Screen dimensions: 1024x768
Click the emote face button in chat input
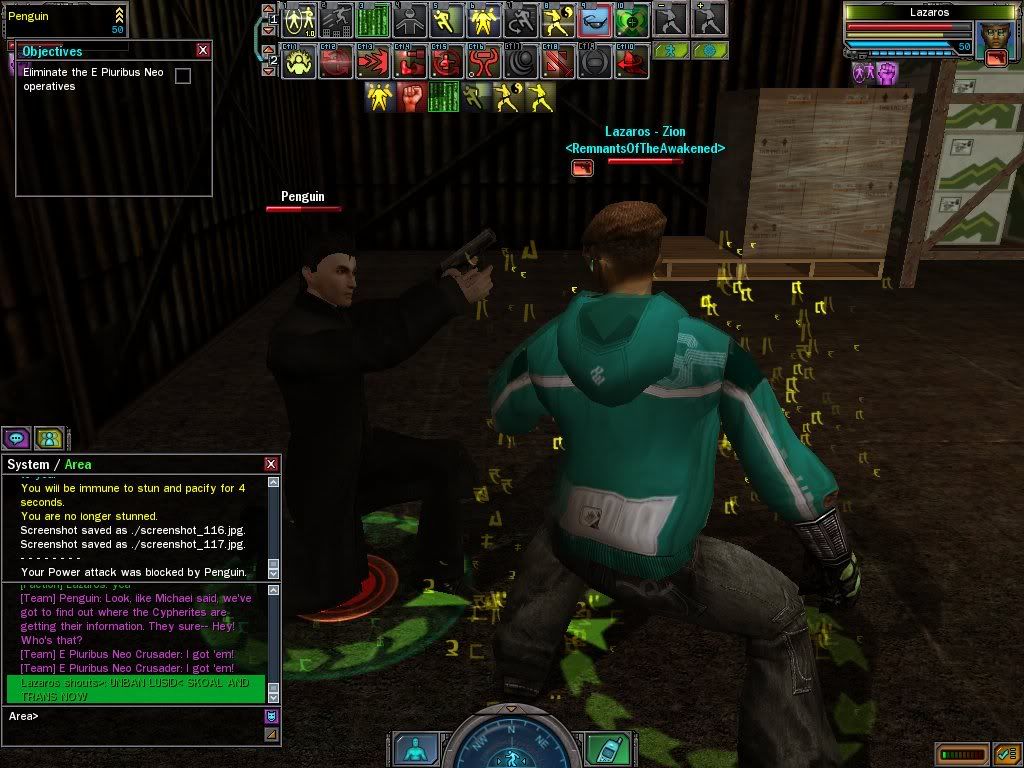[271, 716]
